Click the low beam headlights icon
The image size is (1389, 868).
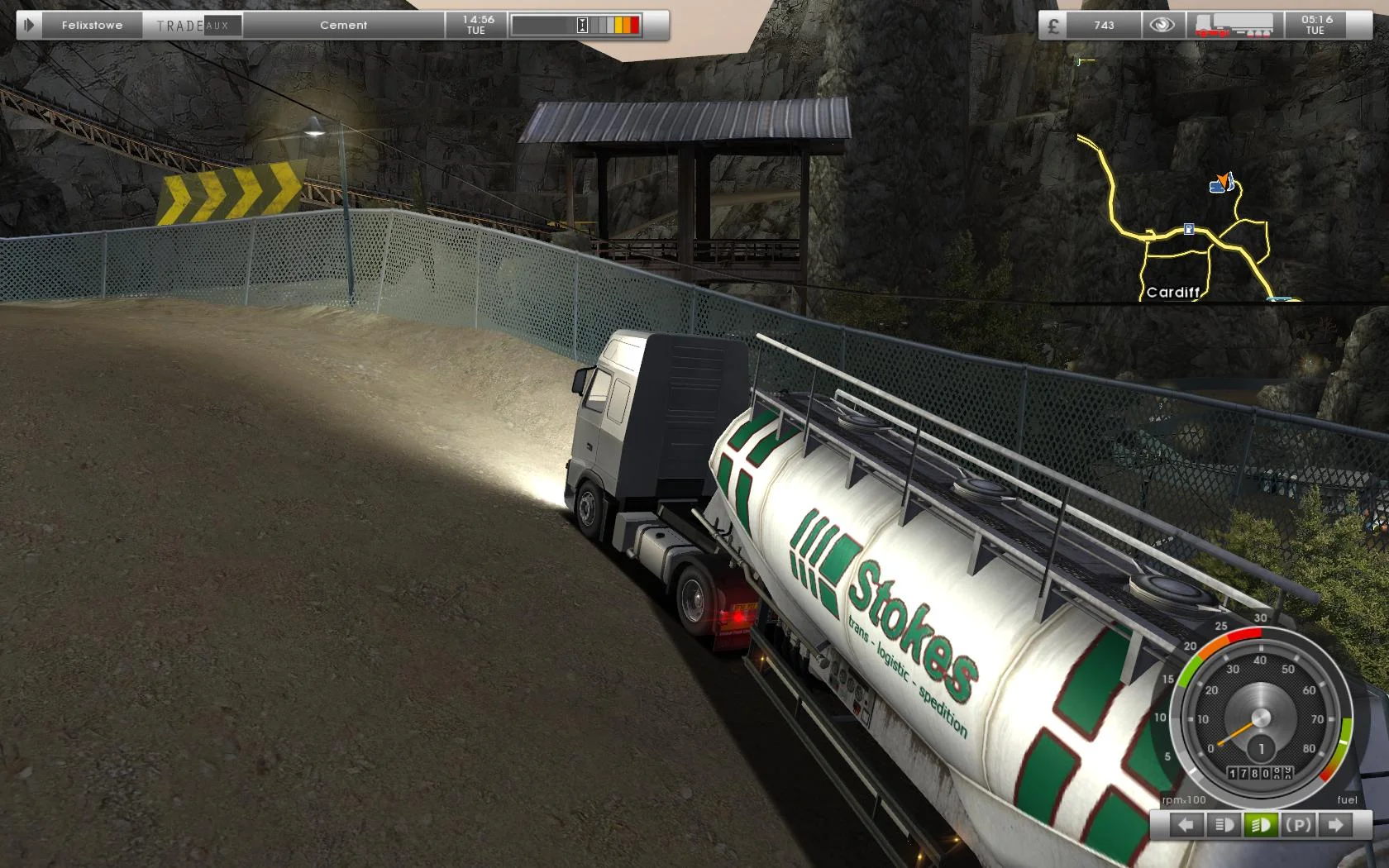click(1223, 825)
